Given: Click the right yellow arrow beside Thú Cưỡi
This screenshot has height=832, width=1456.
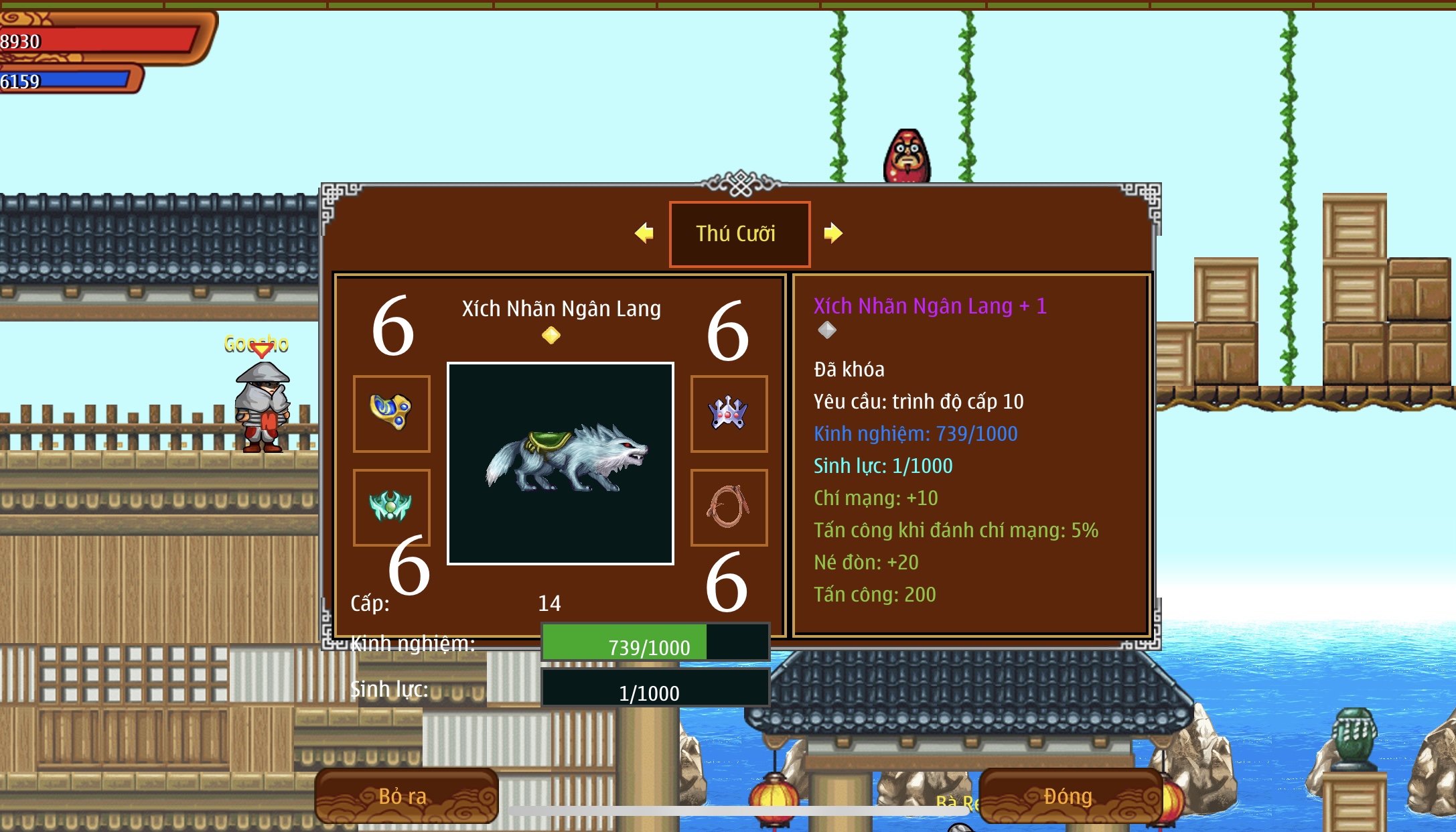Looking at the screenshot, I should (832, 233).
